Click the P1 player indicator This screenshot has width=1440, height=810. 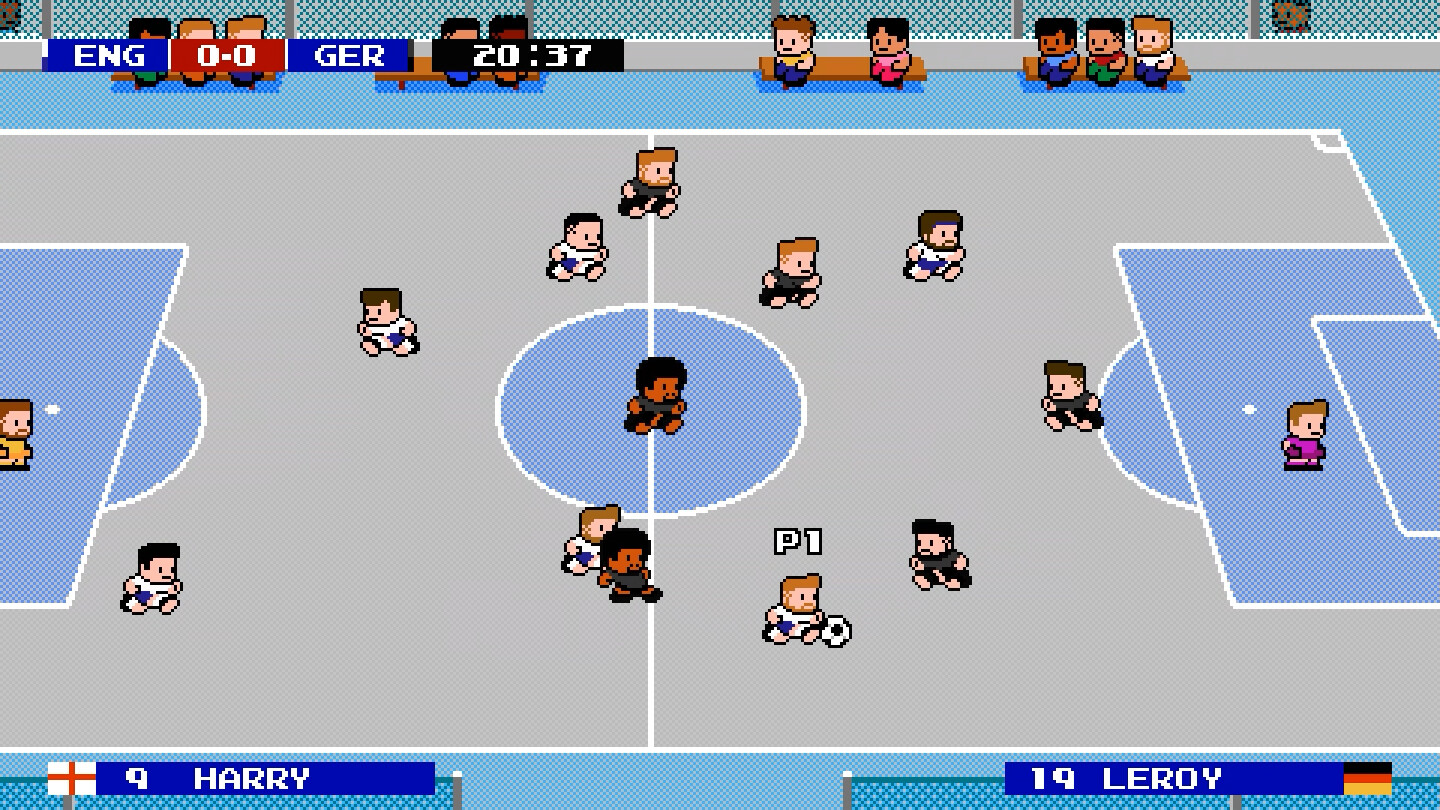click(x=800, y=540)
